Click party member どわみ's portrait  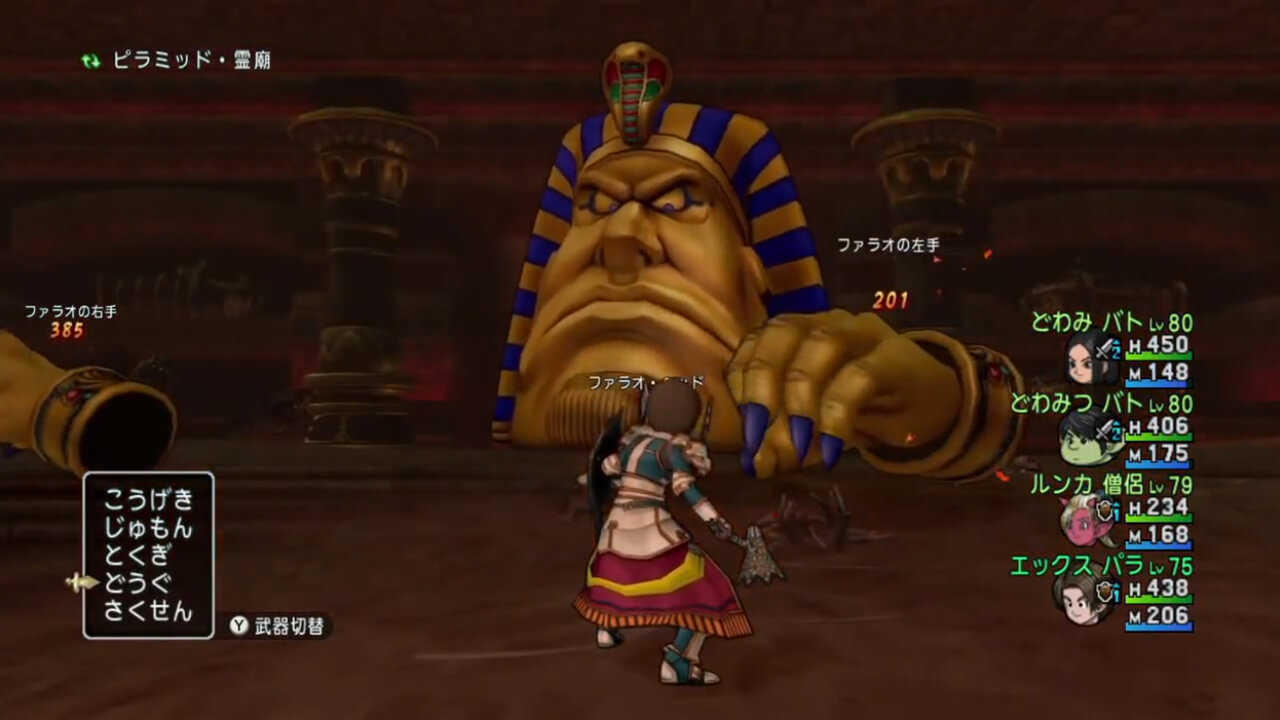(x=1086, y=357)
